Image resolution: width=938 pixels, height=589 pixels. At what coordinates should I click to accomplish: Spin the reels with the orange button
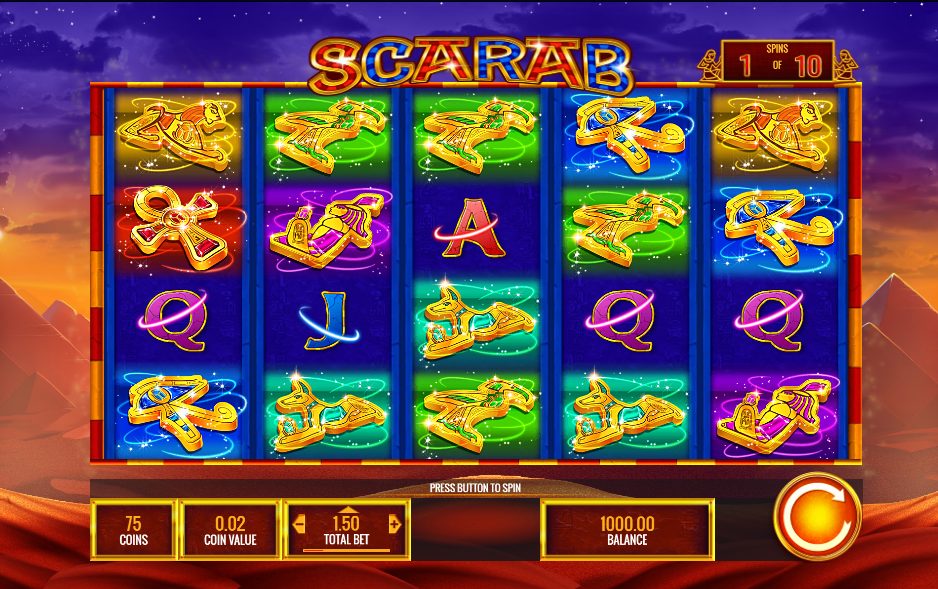(817, 518)
